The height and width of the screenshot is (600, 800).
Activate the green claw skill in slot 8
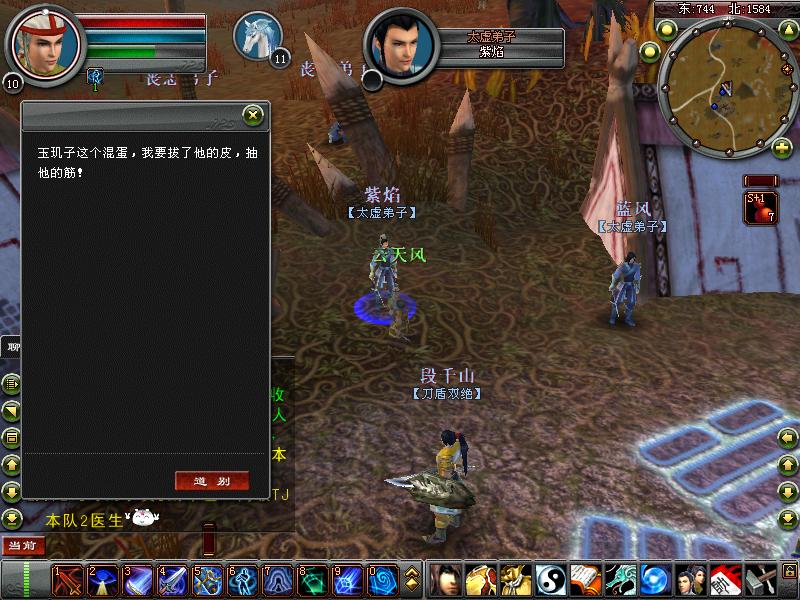pos(312,580)
